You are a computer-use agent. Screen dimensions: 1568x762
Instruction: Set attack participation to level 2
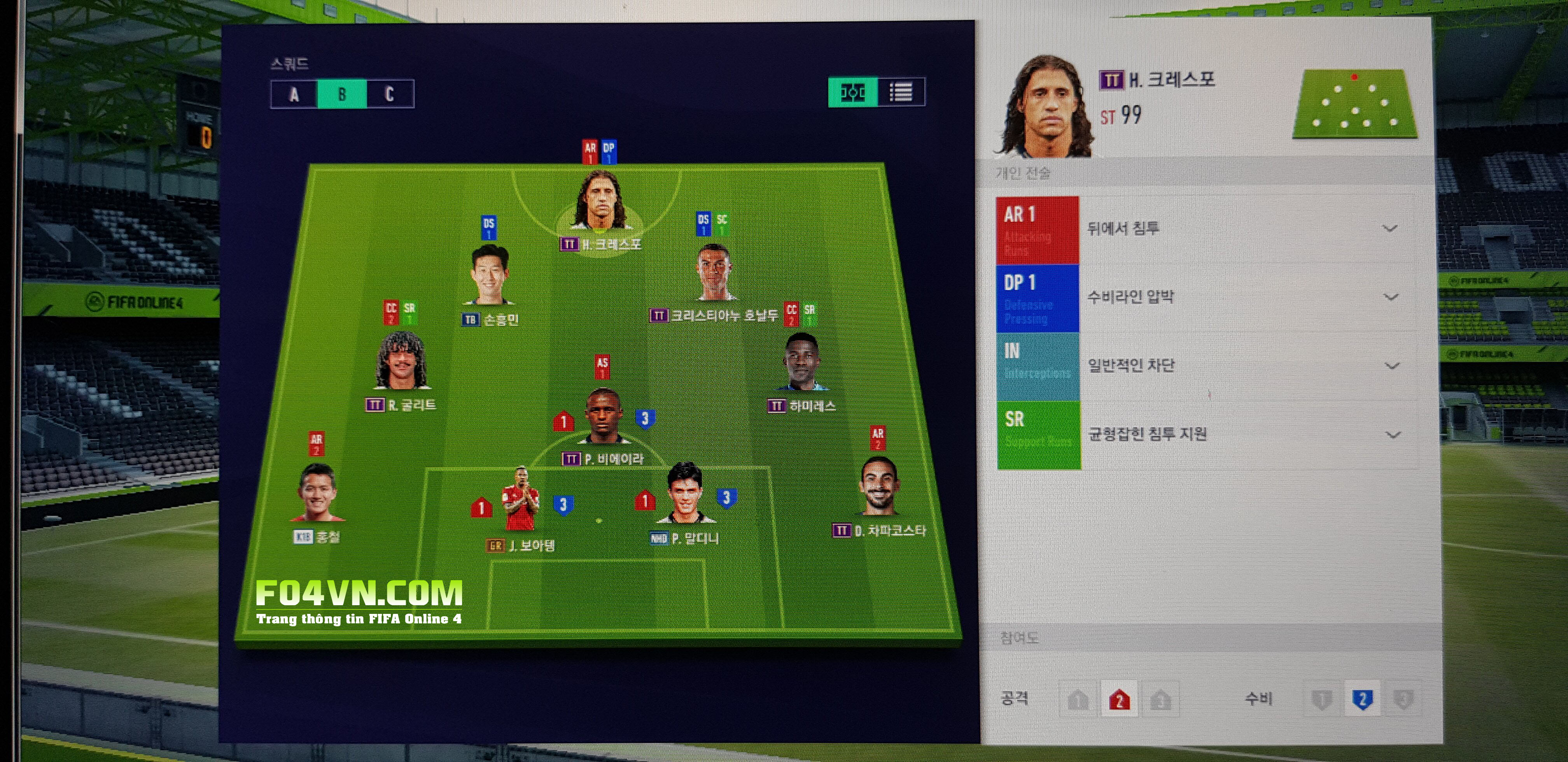[x=1119, y=700]
